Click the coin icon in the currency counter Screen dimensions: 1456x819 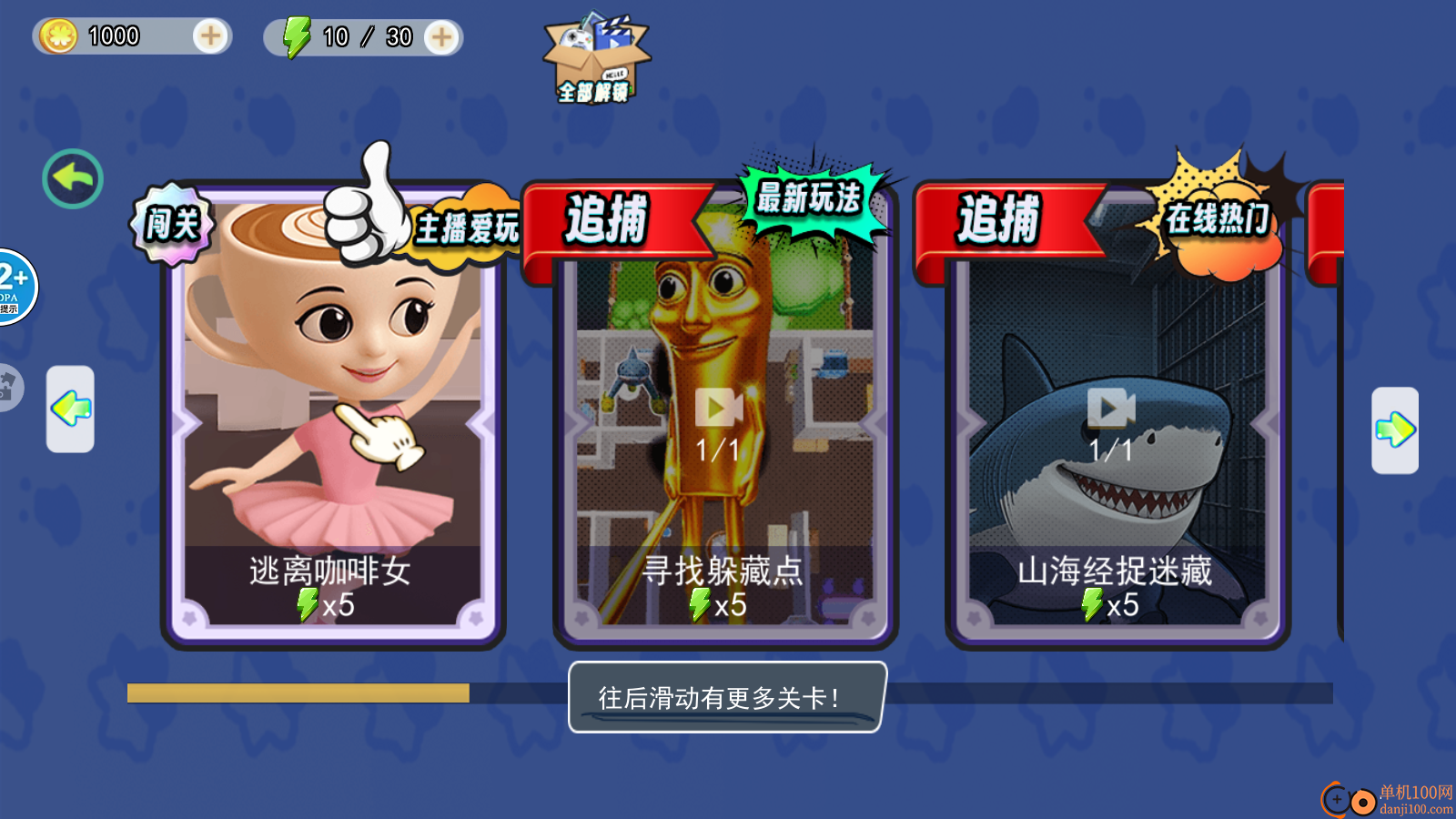[x=57, y=36]
